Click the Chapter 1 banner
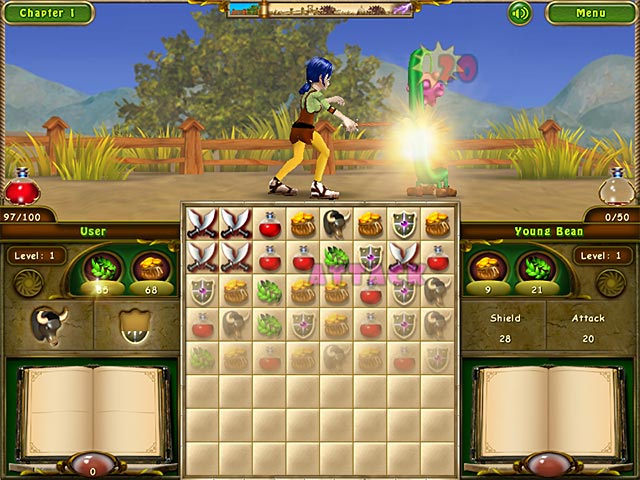Image resolution: width=640 pixels, height=480 pixels. coord(46,13)
